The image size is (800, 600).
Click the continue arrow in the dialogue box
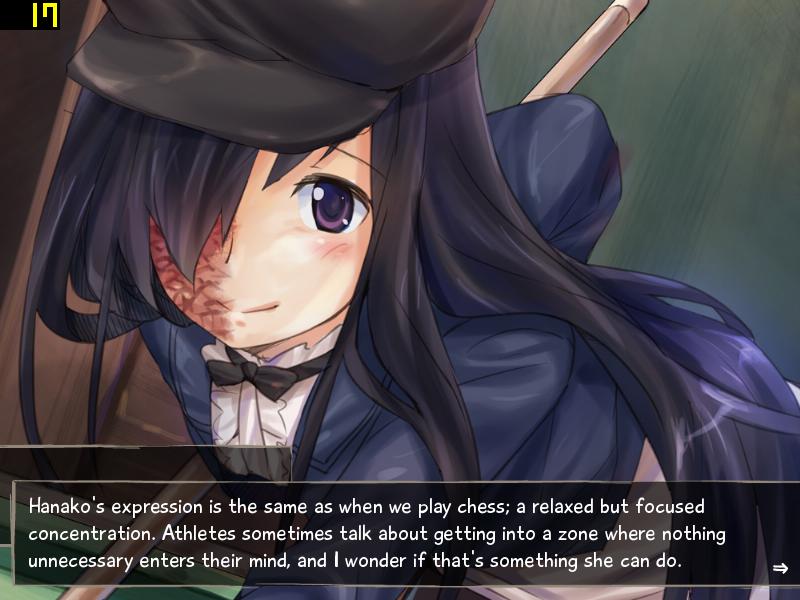780,569
